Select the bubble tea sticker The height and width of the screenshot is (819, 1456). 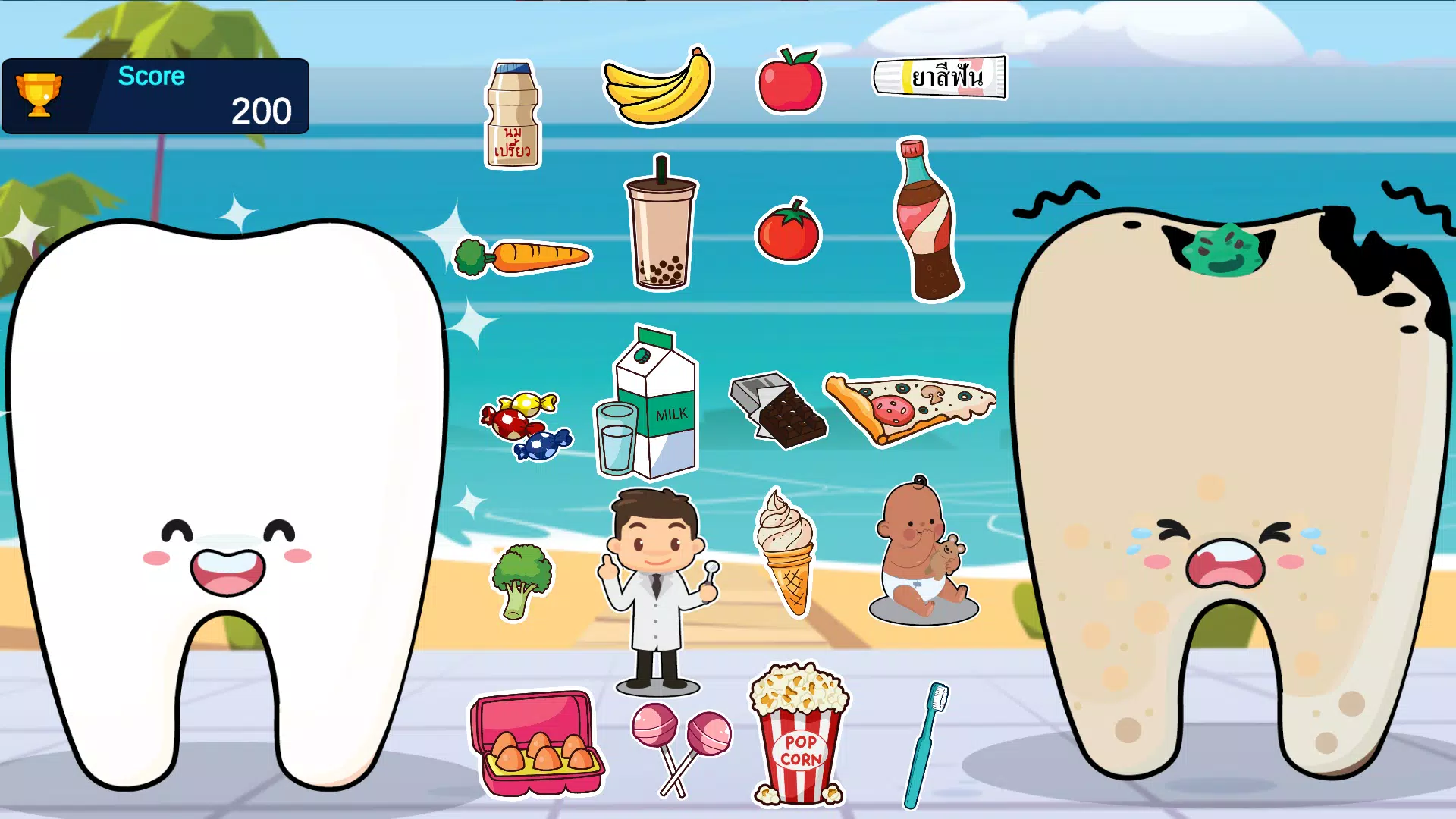click(x=661, y=227)
